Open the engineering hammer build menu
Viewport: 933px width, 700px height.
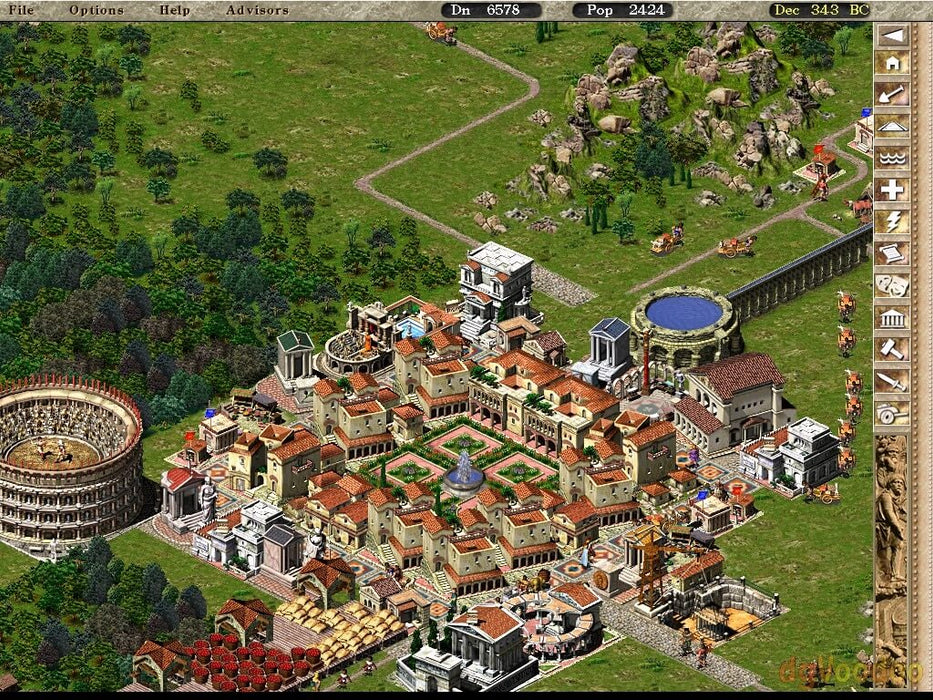click(892, 349)
